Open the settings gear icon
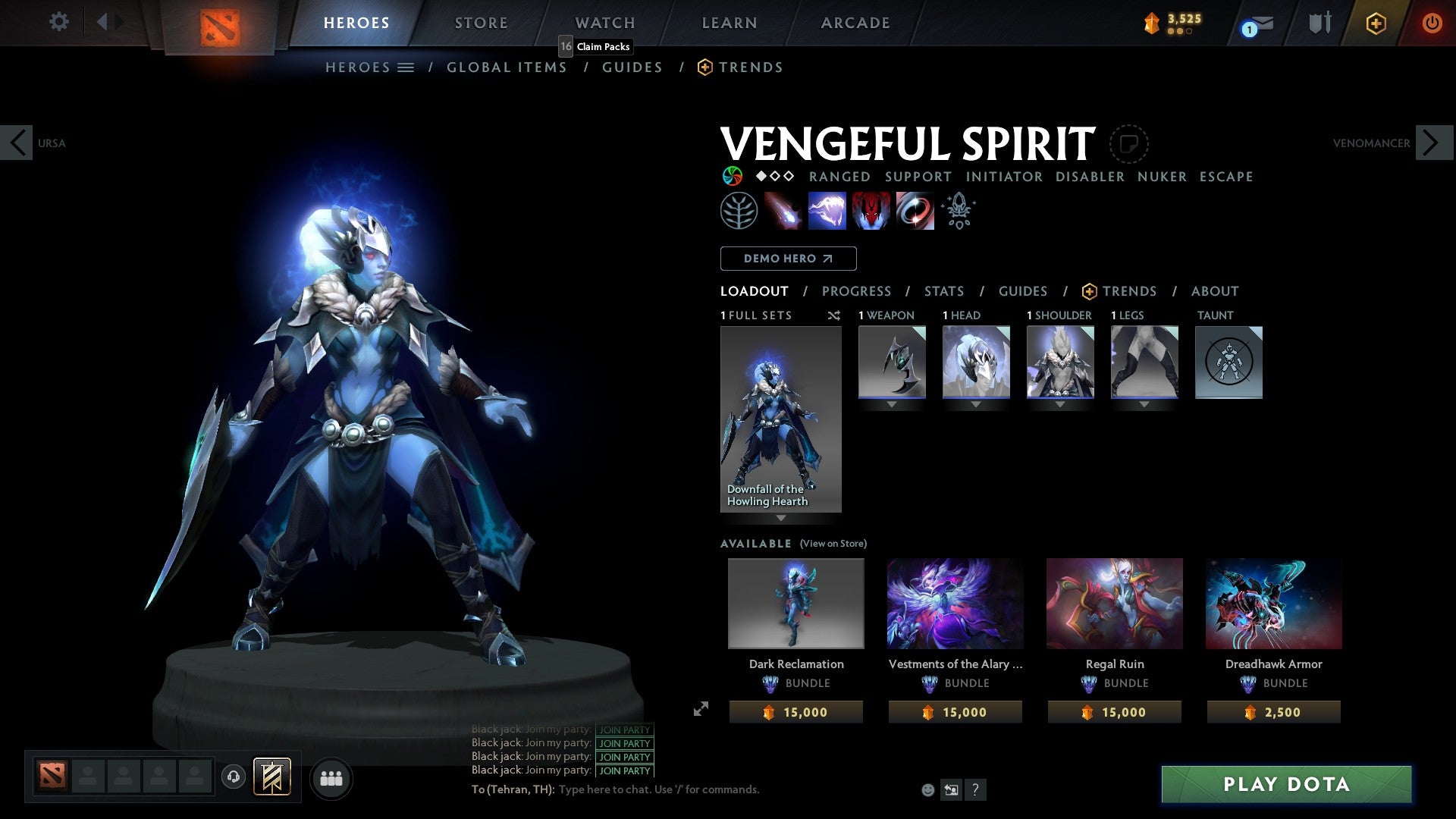This screenshot has width=1456, height=819. click(58, 22)
